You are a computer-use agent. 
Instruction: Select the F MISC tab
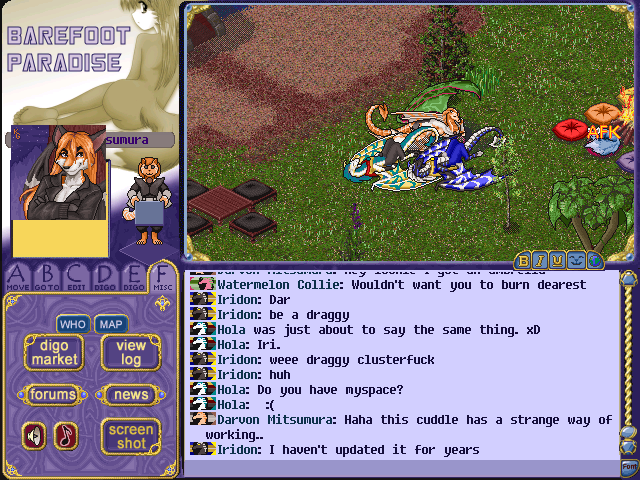click(x=162, y=277)
